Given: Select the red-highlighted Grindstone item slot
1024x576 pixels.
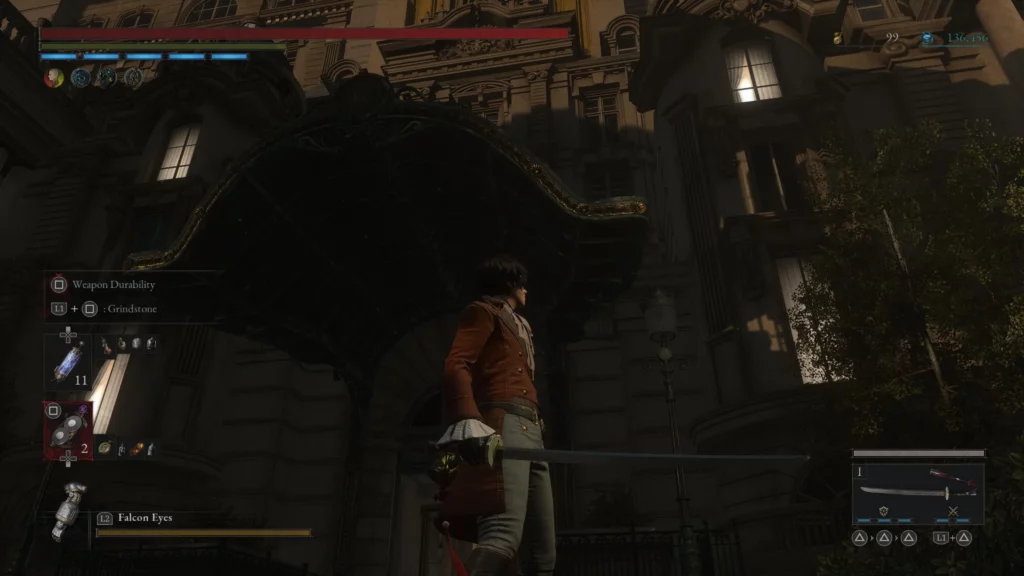Looking at the screenshot, I should click(x=68, y=431).
